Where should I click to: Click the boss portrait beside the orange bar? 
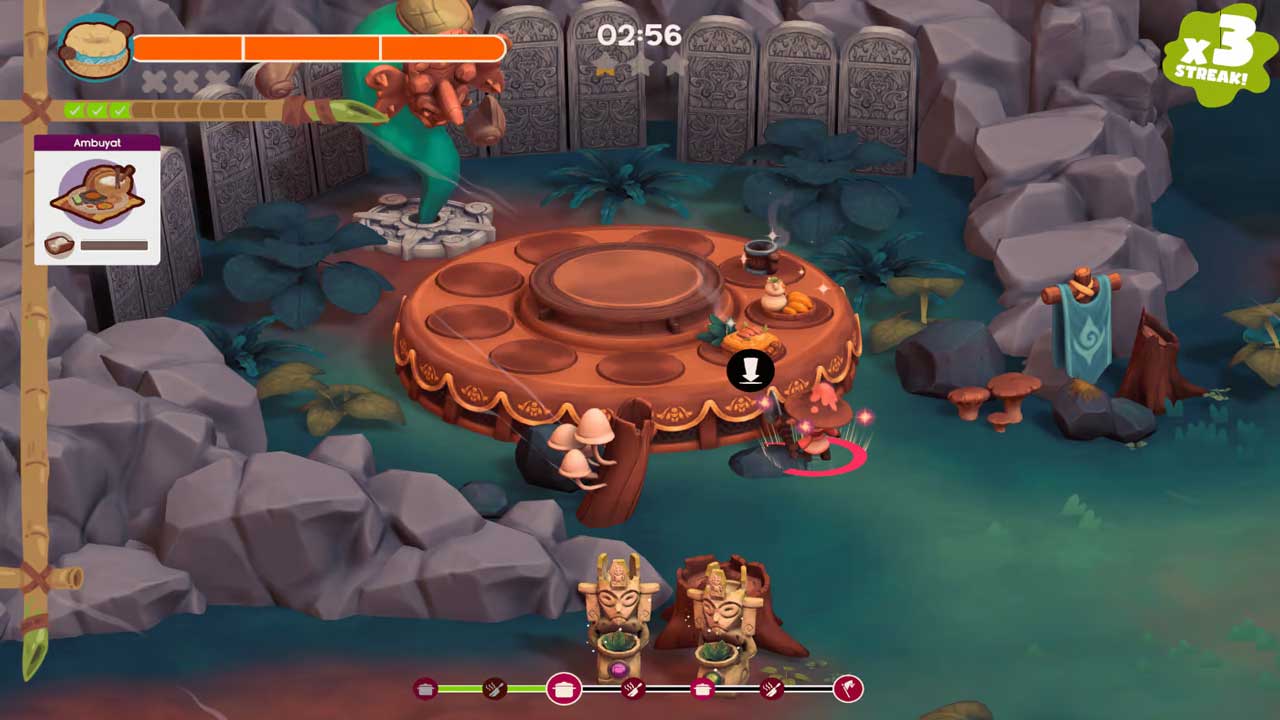click(95, 47)
